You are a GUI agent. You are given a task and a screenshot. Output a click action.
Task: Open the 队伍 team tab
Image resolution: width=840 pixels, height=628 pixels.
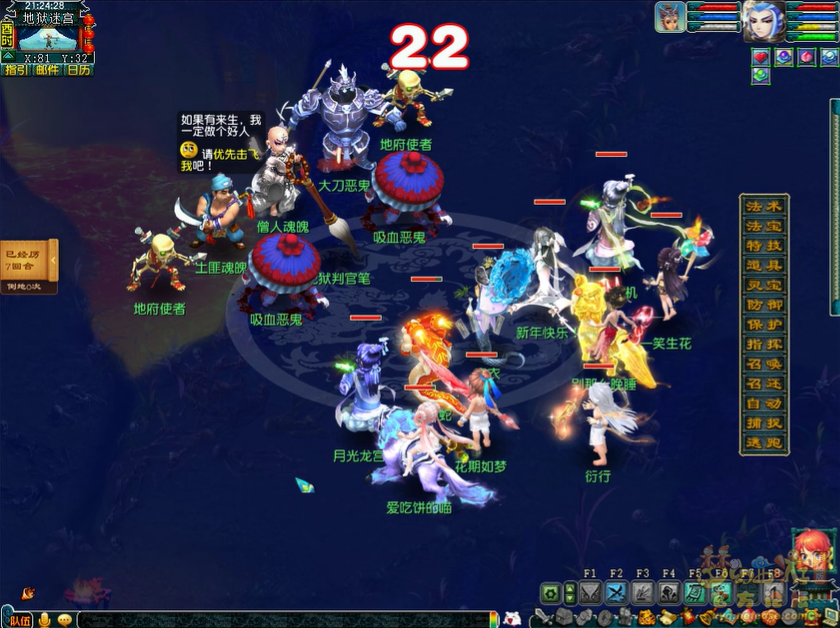point(20,620)
